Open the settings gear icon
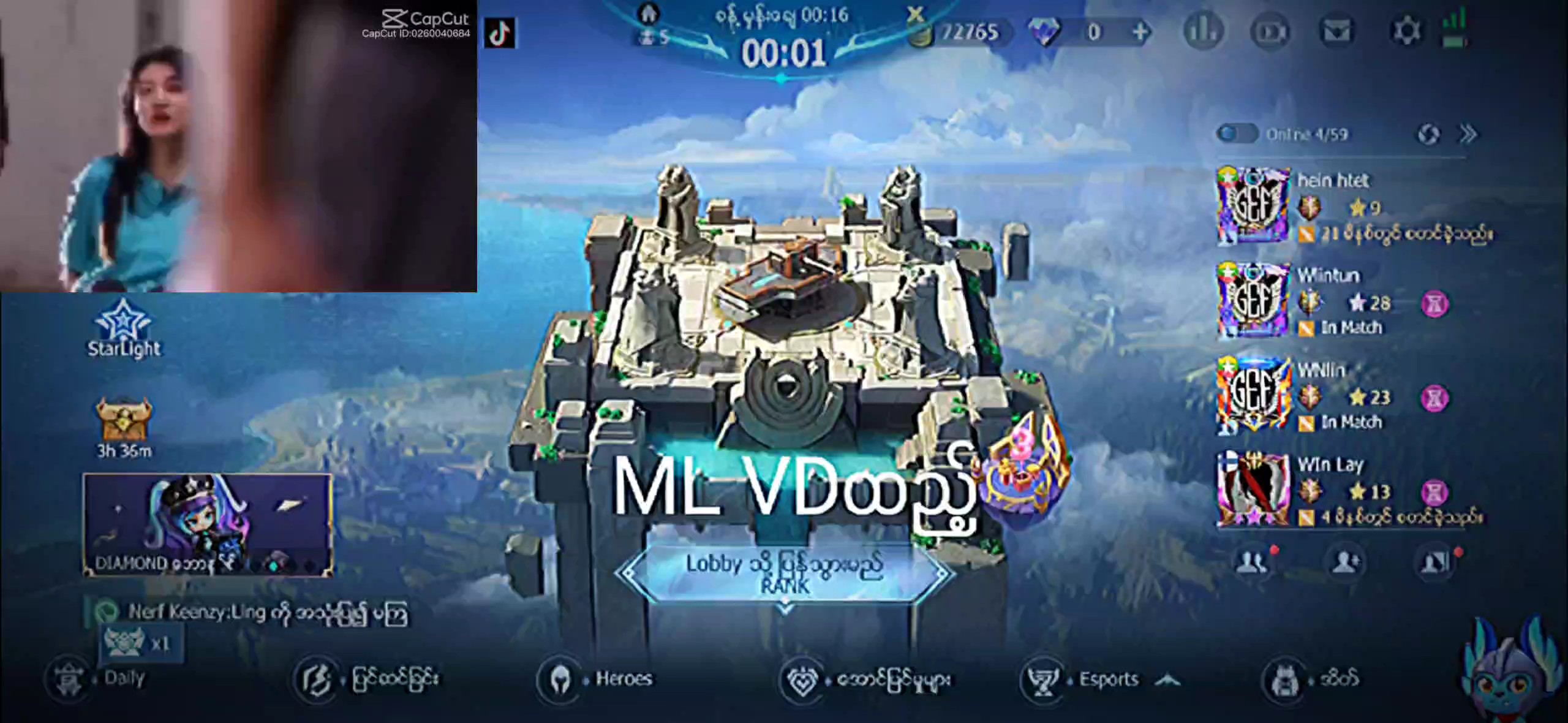 tap(1406, 31)
